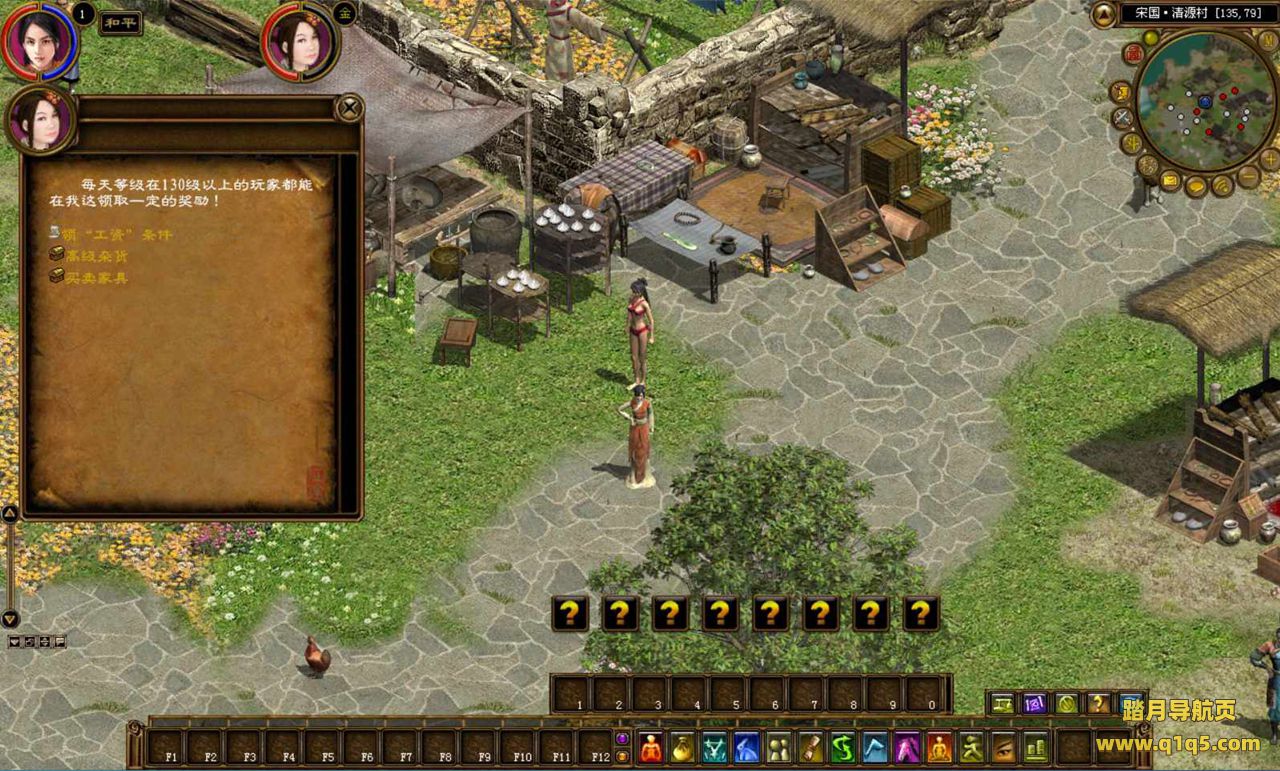Click the circular minimap
Screen dimensions: 1280x771
1205,101
